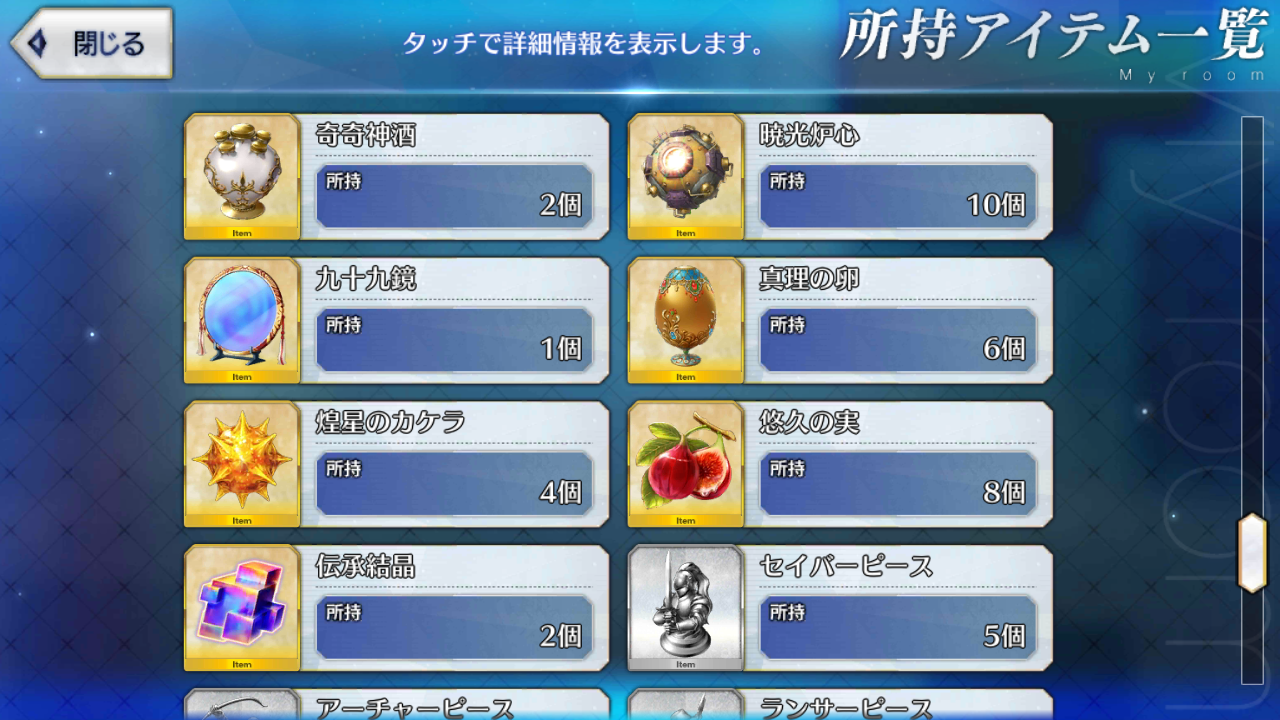Tap the ランサーピース item icon
The image size is (1280, 720).
(685, 712)
